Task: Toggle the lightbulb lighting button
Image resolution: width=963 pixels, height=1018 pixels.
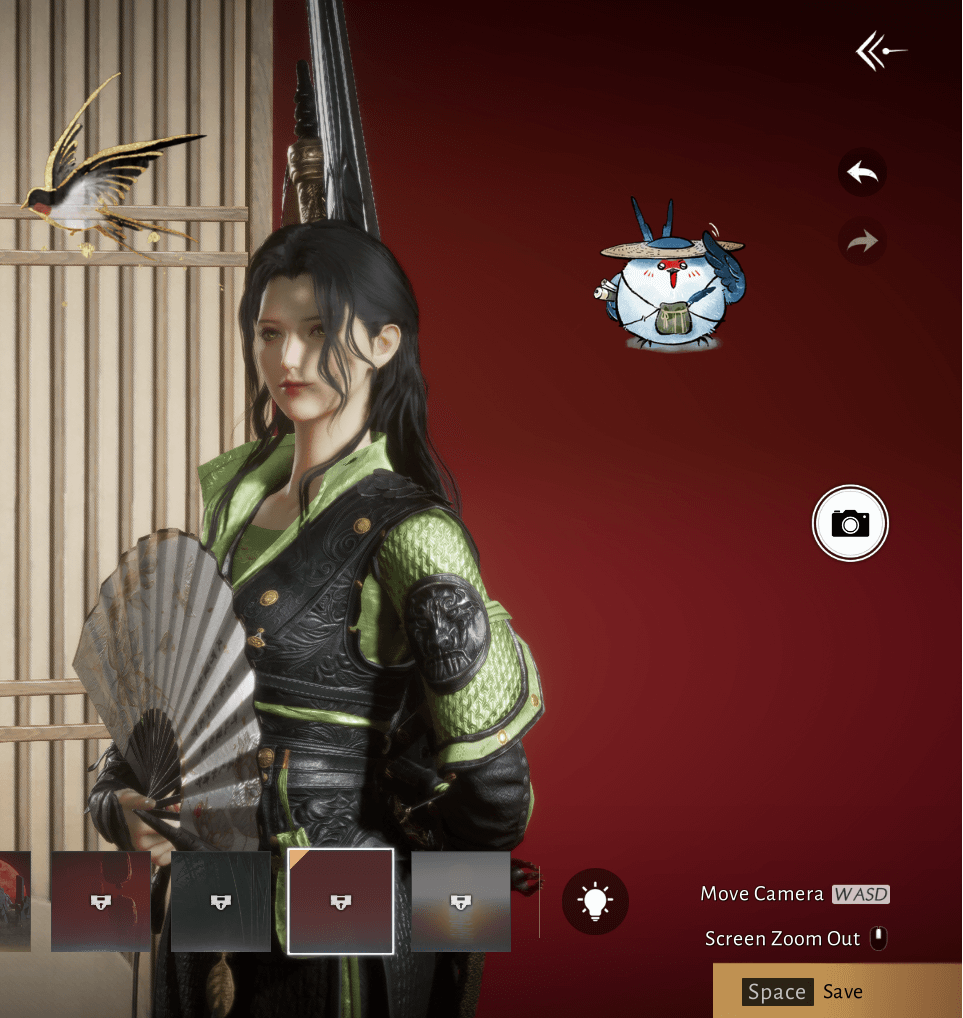Action: point(596,901)
